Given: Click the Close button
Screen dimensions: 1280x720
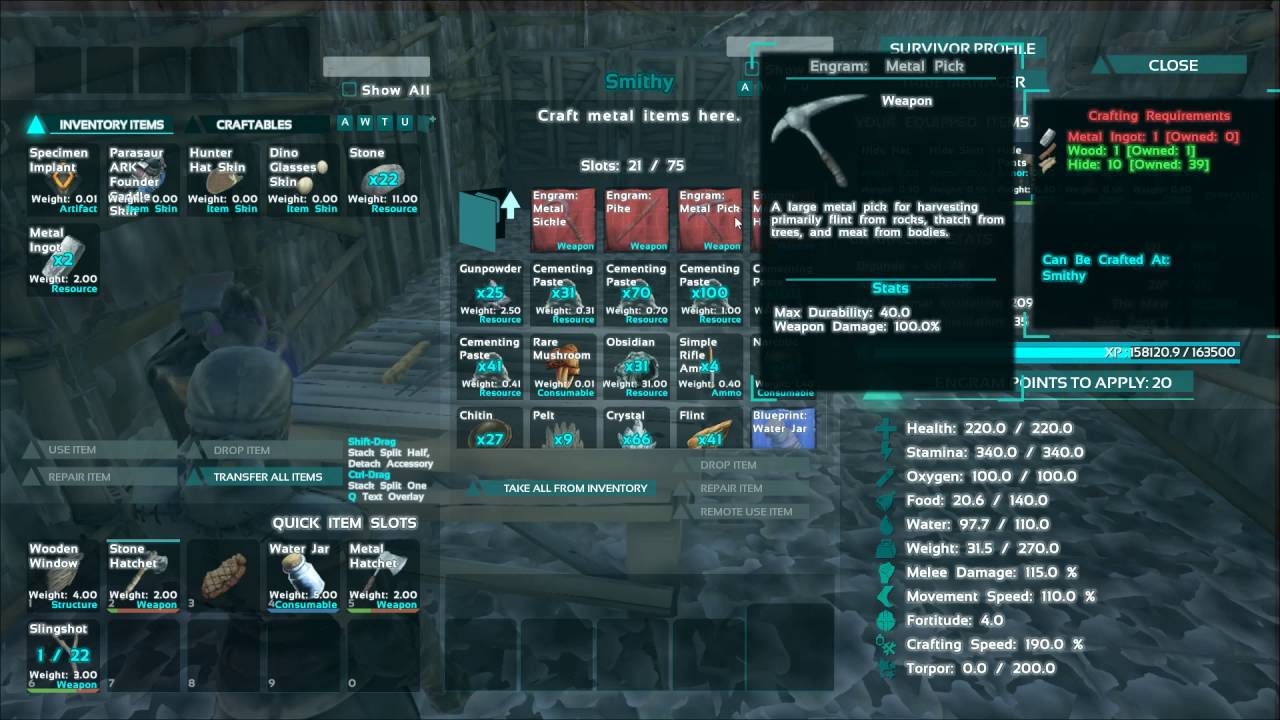Looking at the screenshot, I should click(1172, 64).
